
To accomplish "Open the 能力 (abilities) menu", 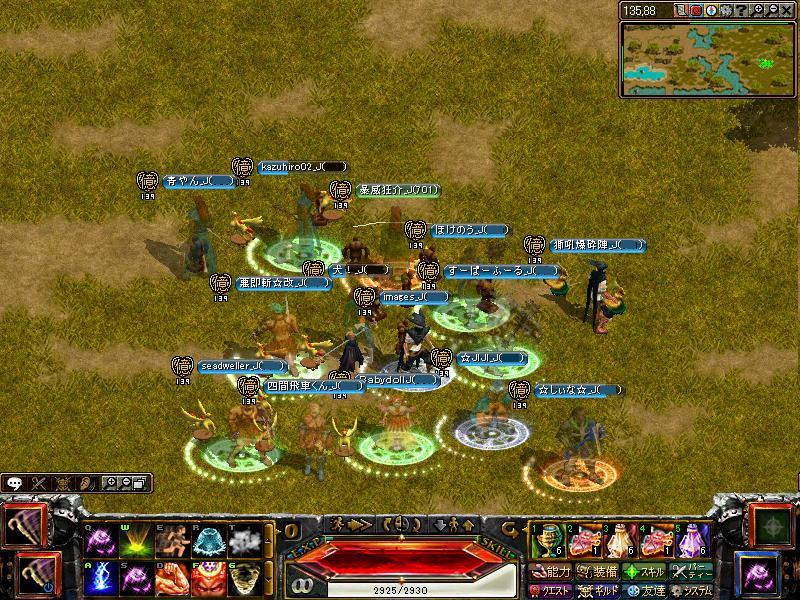I will tap(549, 573).
